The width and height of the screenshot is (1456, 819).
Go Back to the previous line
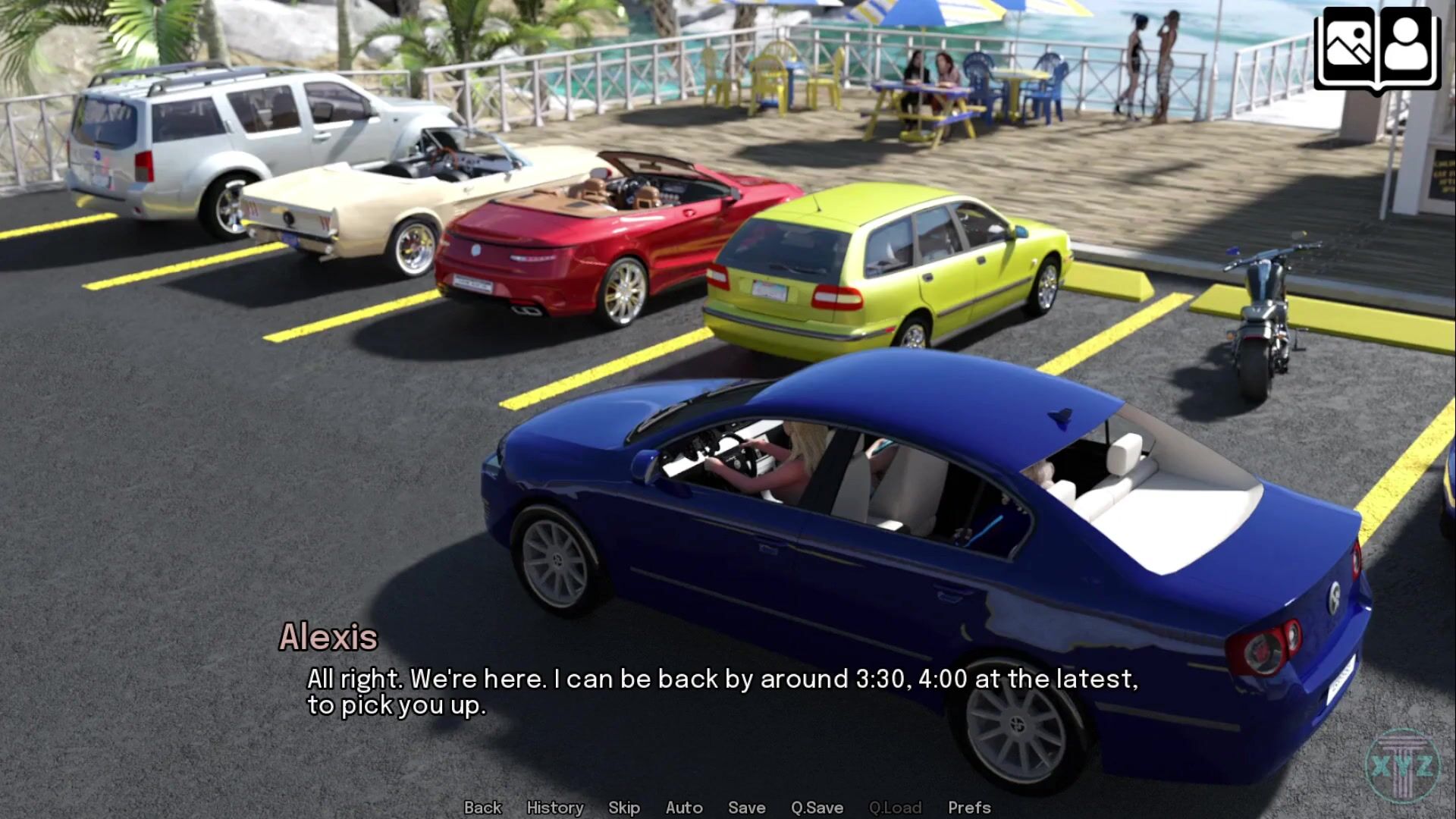coord(482,808)
